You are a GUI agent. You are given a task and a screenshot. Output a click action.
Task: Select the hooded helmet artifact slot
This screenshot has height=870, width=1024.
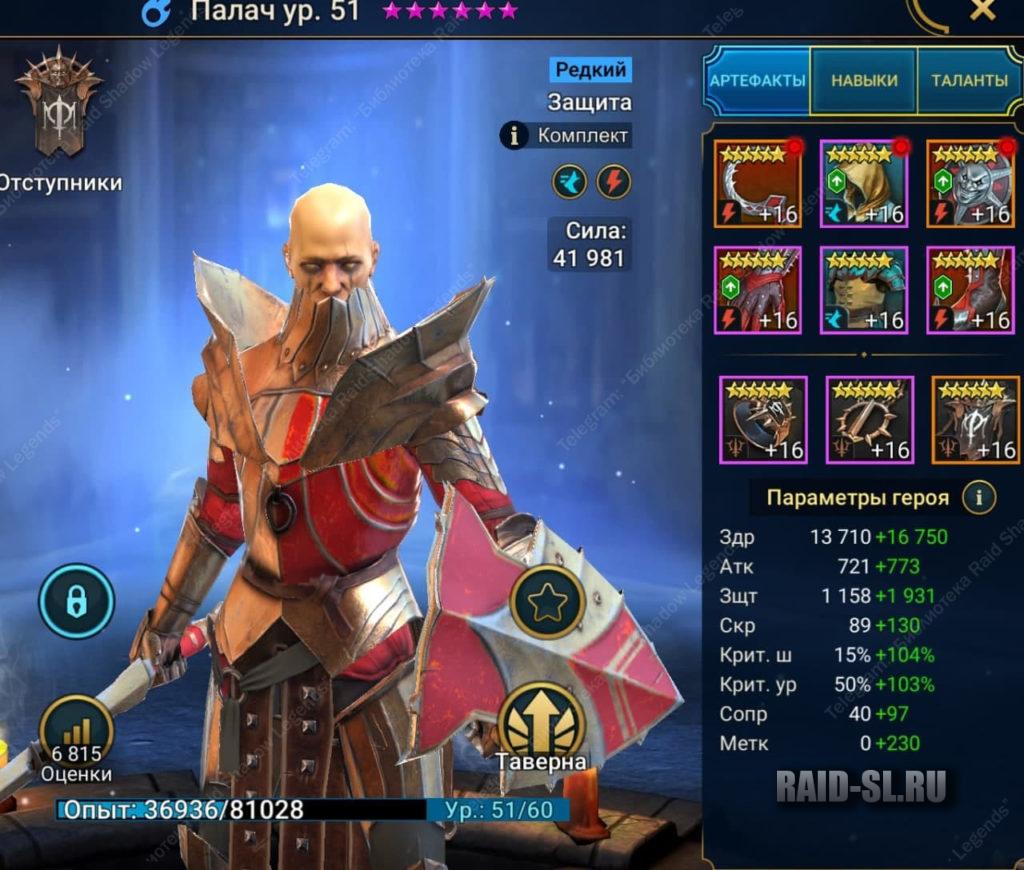(x=864, y=183)
